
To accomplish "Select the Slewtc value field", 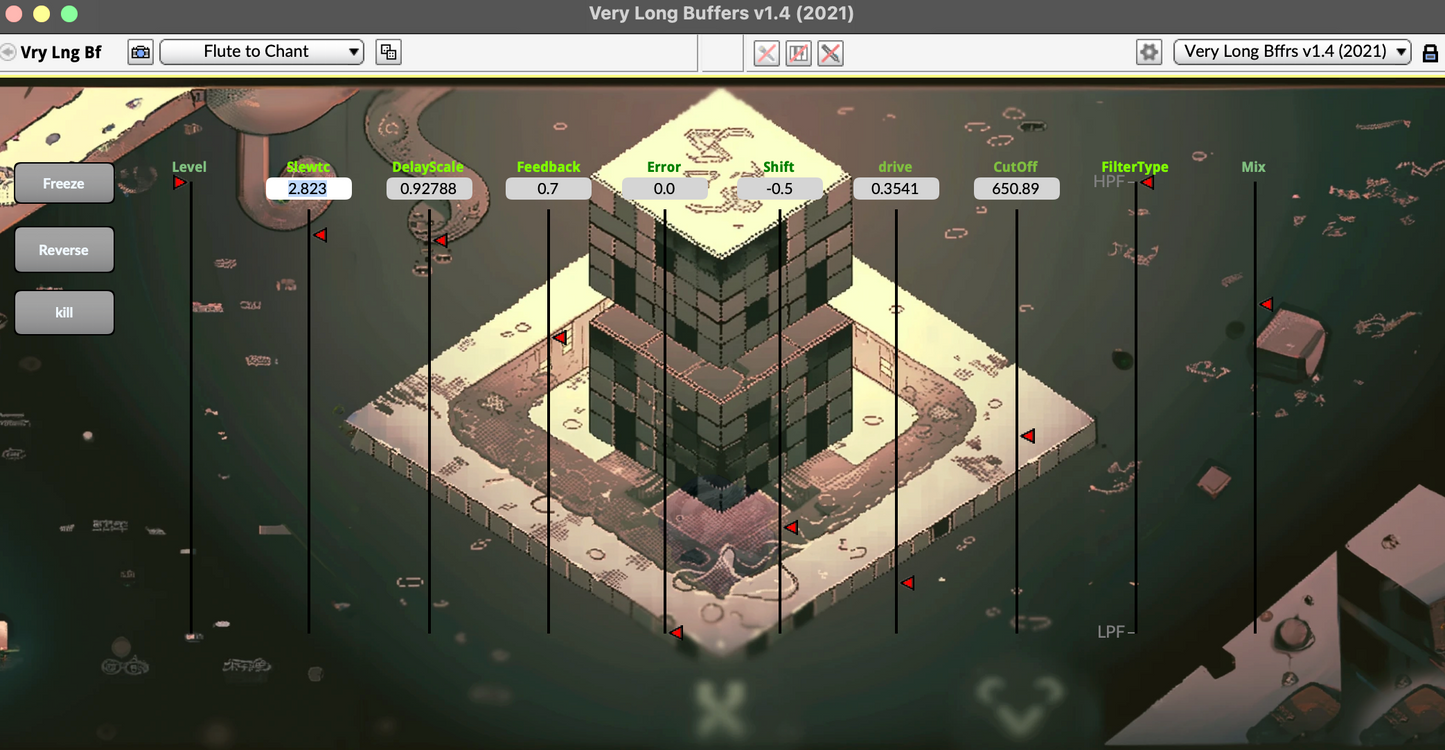I will 308,188.
